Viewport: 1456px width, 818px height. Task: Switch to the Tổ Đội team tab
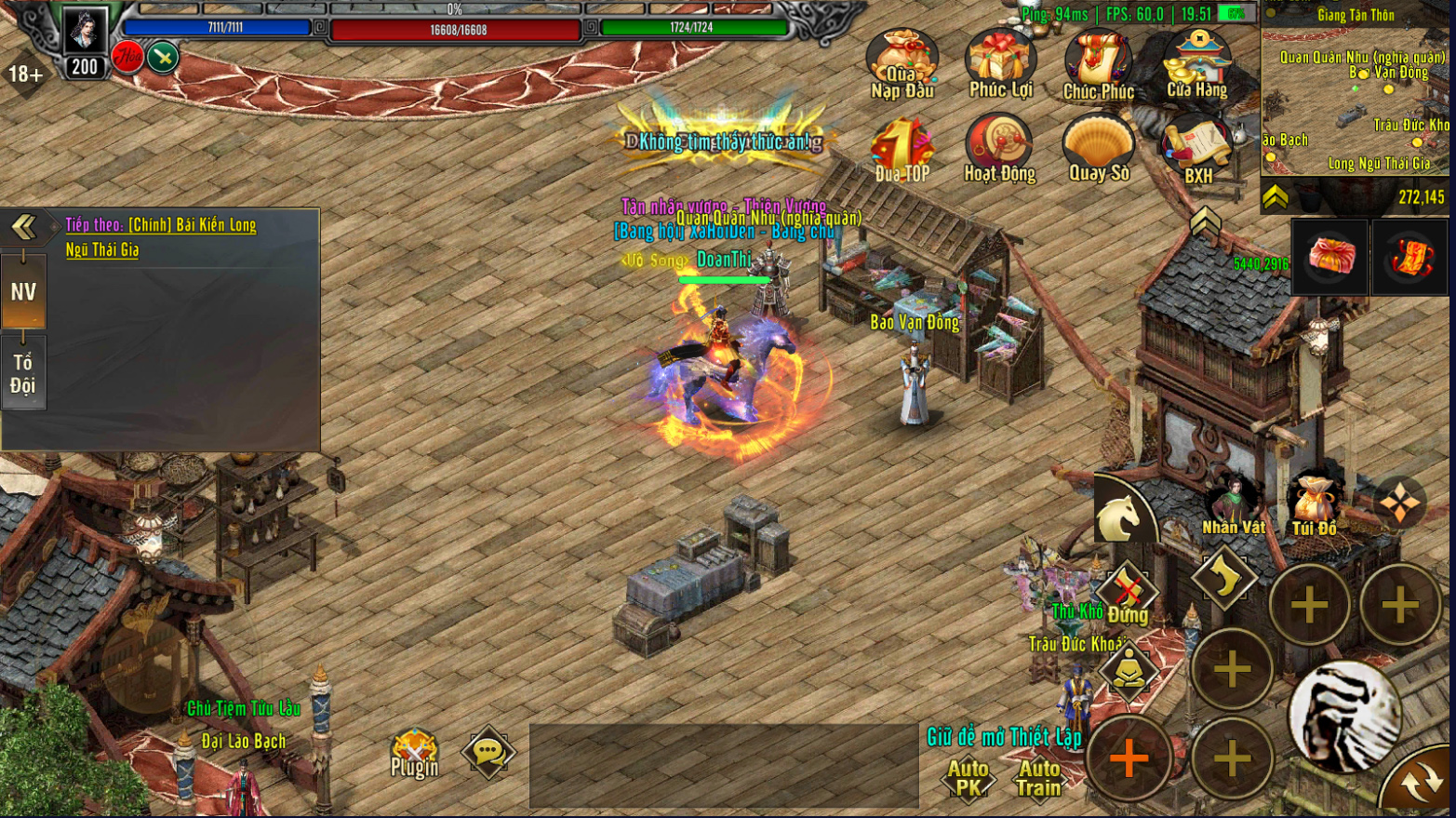23,374
